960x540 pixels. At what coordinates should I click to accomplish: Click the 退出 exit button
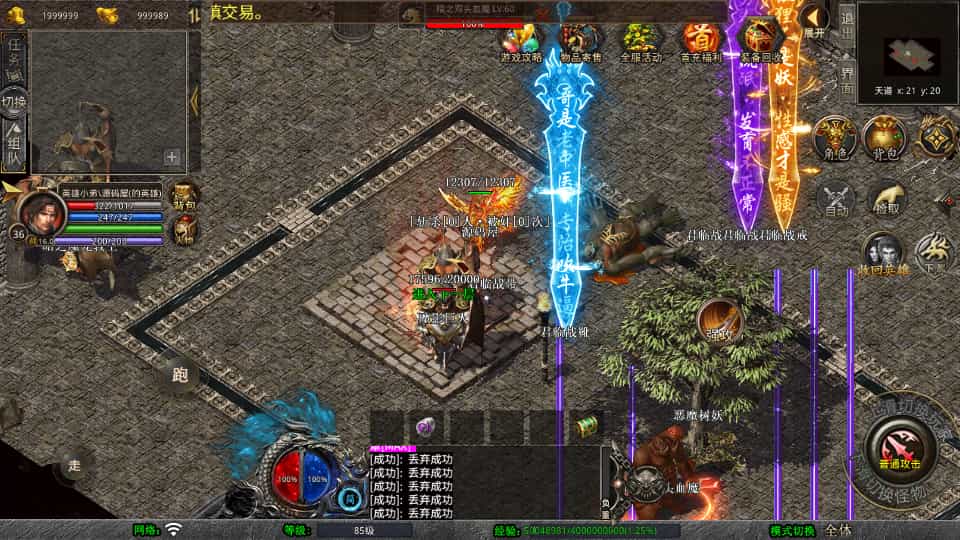(x=846, y=20)
